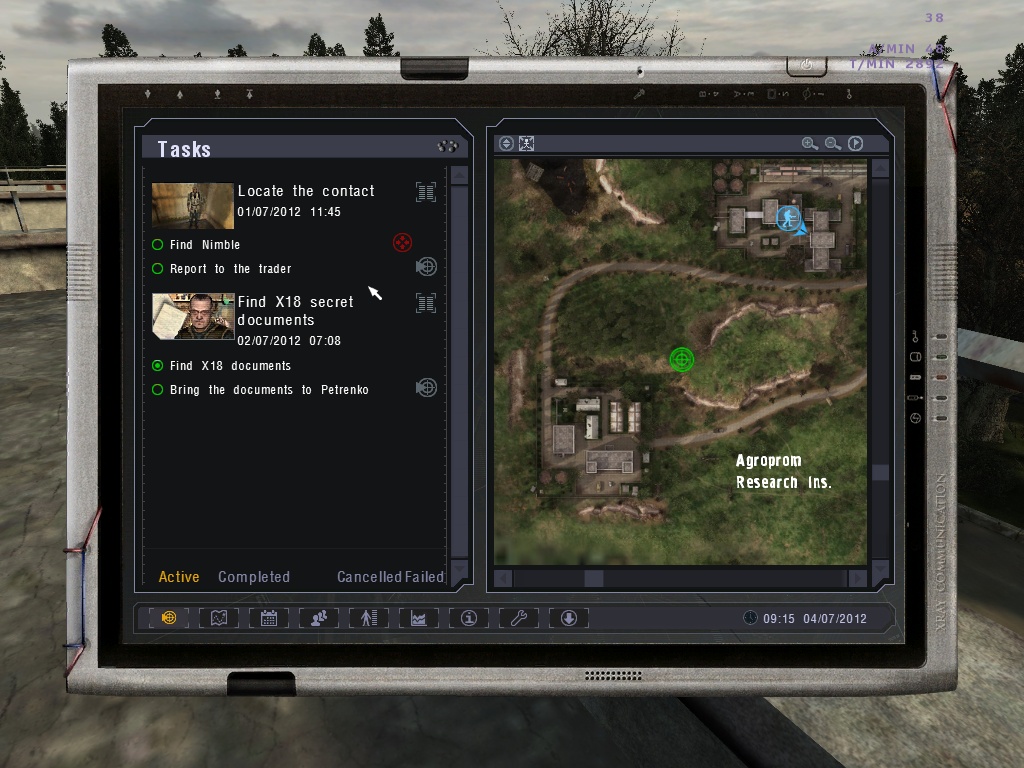The image size is (1024, 768).
Task: Click the wrench icon in the PDA toolbar
Action: point(519,618)
